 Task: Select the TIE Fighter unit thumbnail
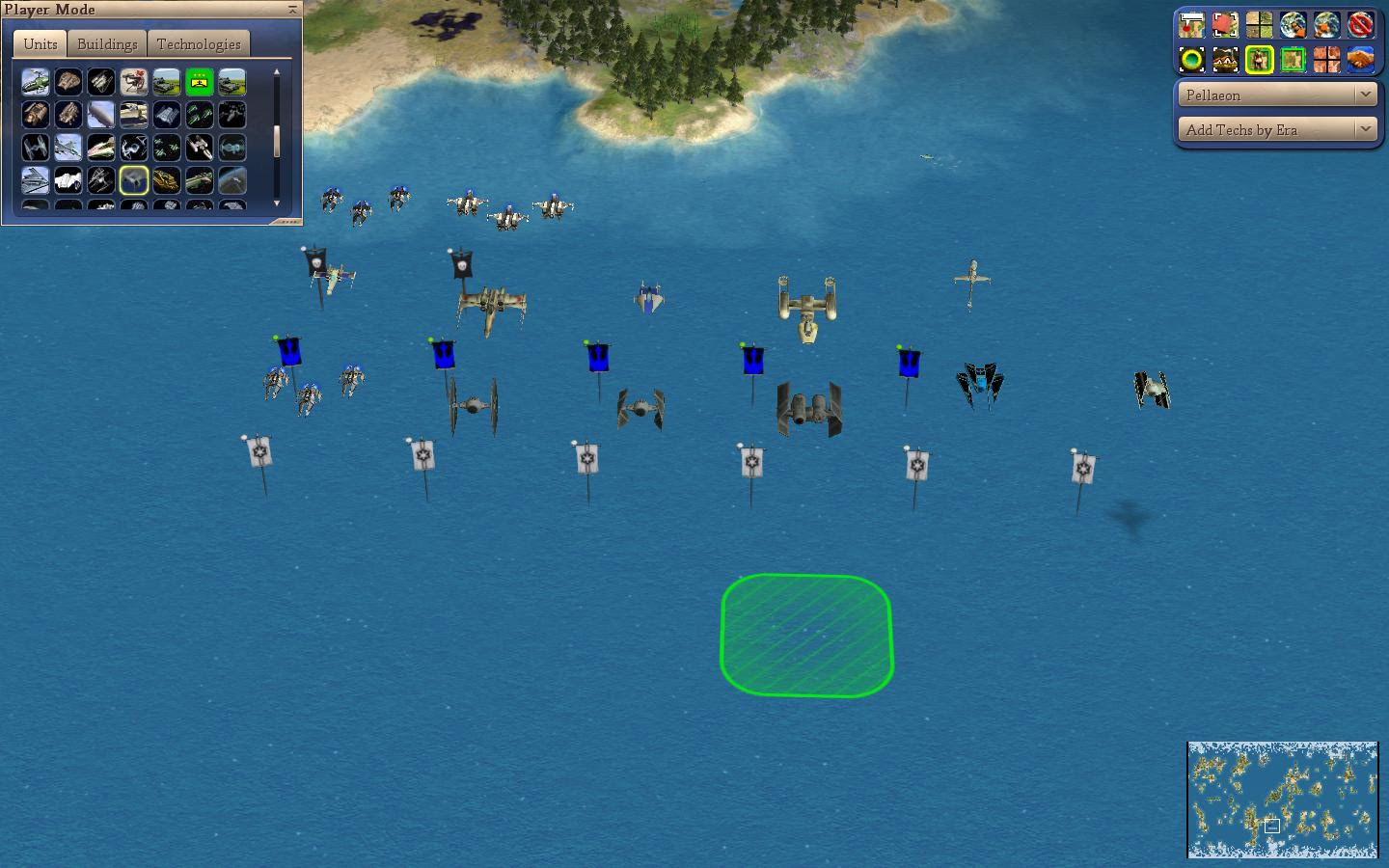coord(36,147)
